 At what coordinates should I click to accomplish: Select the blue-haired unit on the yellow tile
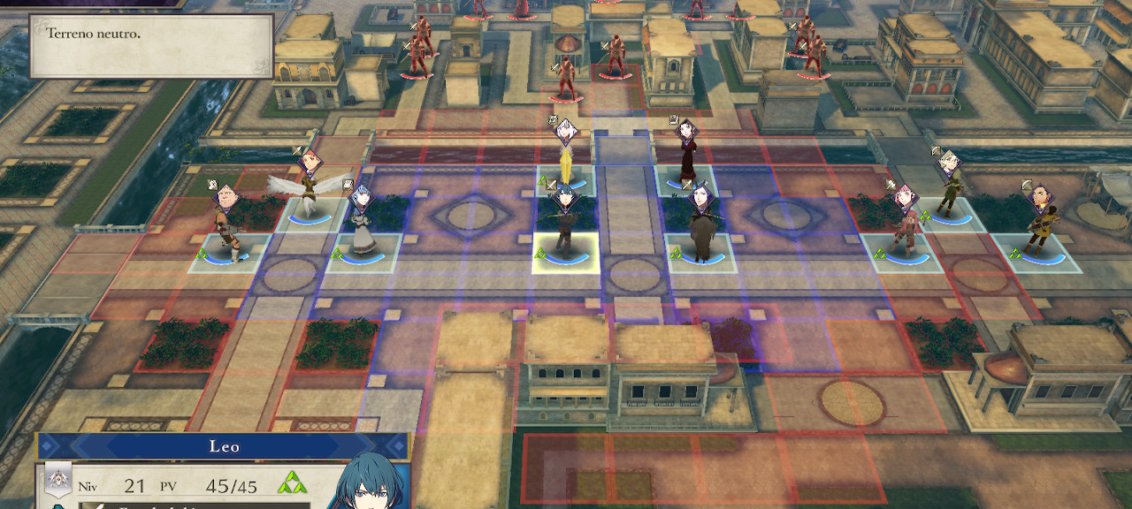[x=565, y=225]
